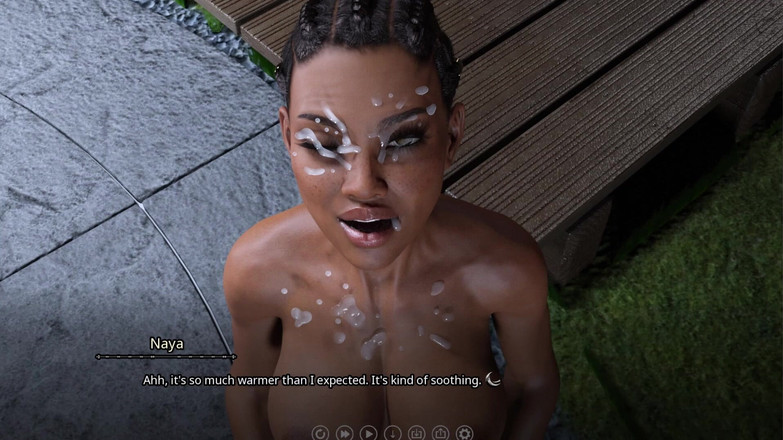This screenshot has width=783, height=440.
Task: Click the circular rollback arrow icon
Action: tap(320, 433)
